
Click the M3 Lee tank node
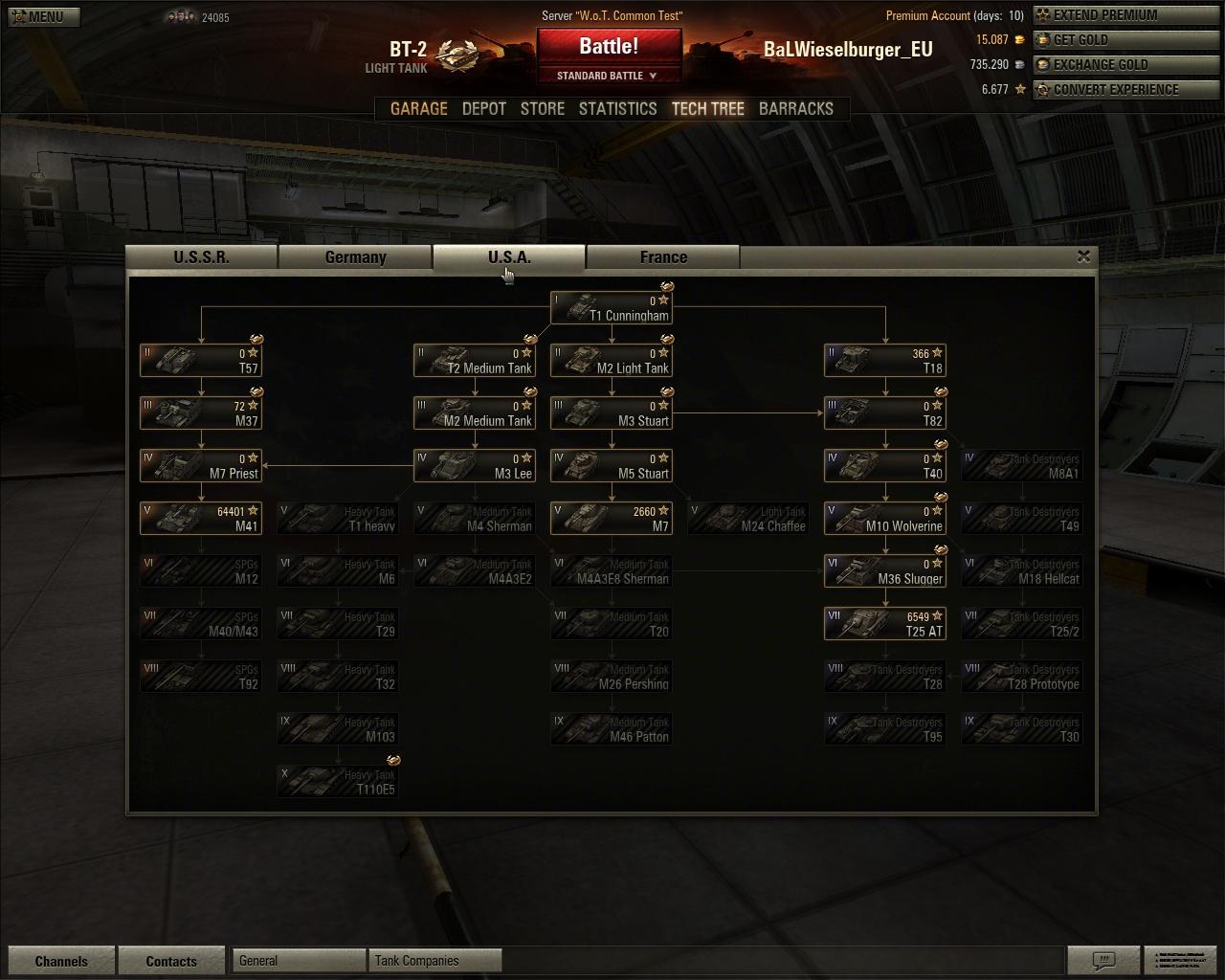[475, 466]
